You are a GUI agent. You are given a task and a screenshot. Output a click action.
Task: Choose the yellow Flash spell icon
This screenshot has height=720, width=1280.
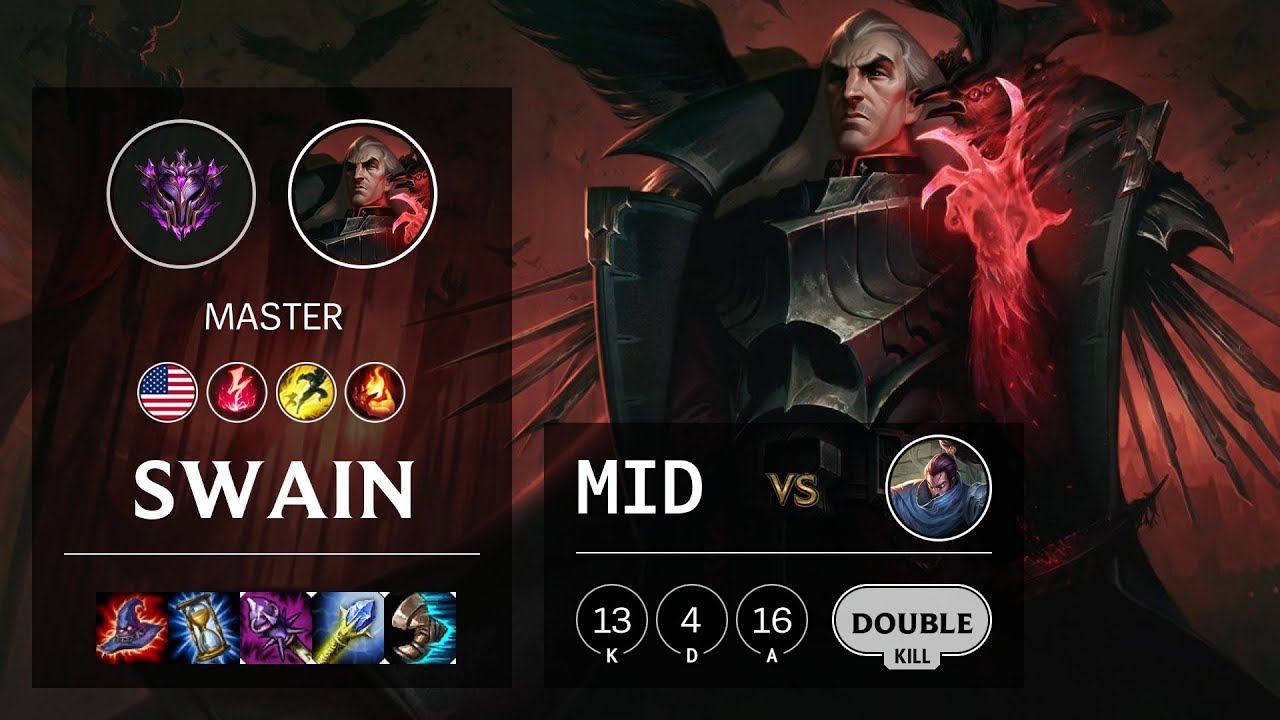pyautogui.click(x=306, y=391)
